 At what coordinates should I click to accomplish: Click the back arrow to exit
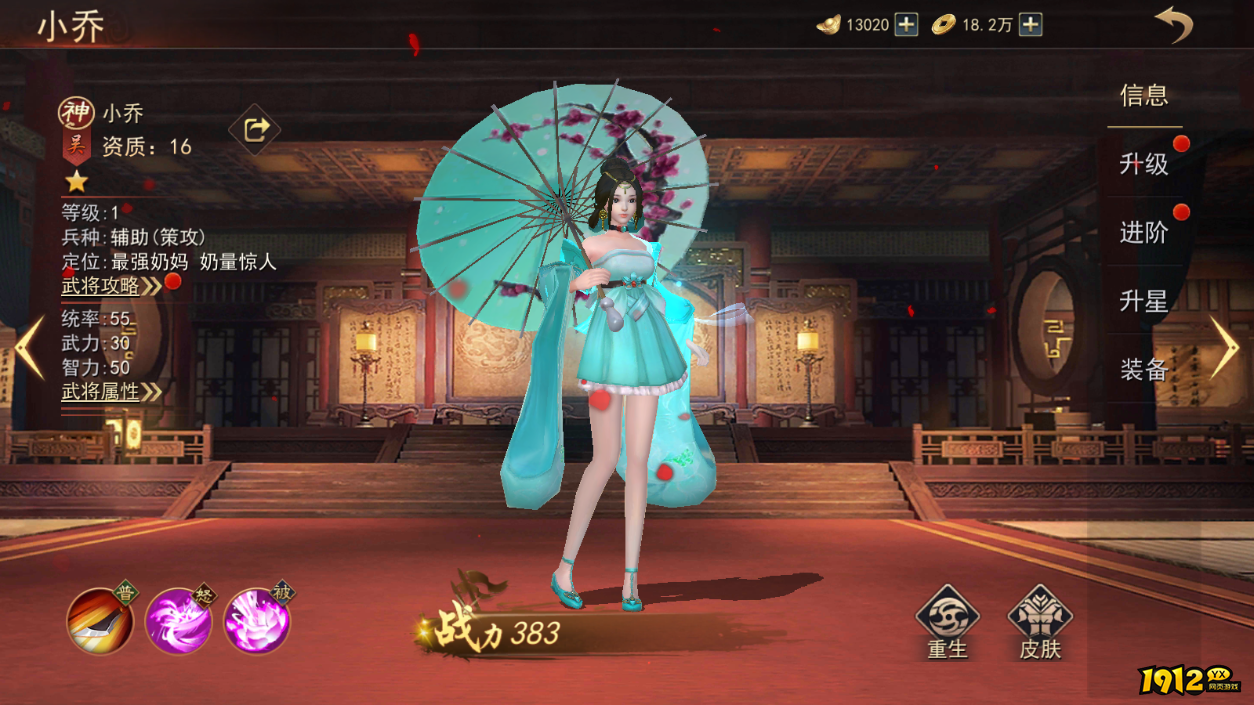click(x=1174, y=24)
